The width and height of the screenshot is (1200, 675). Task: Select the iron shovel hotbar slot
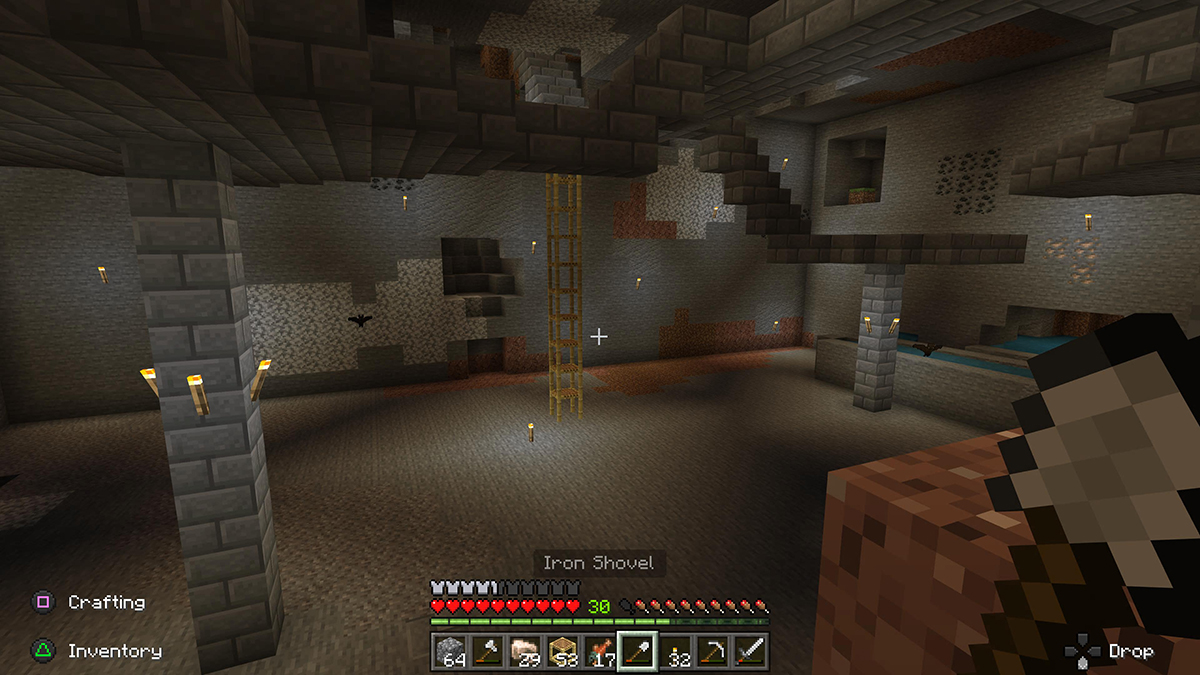click(636, 652)
